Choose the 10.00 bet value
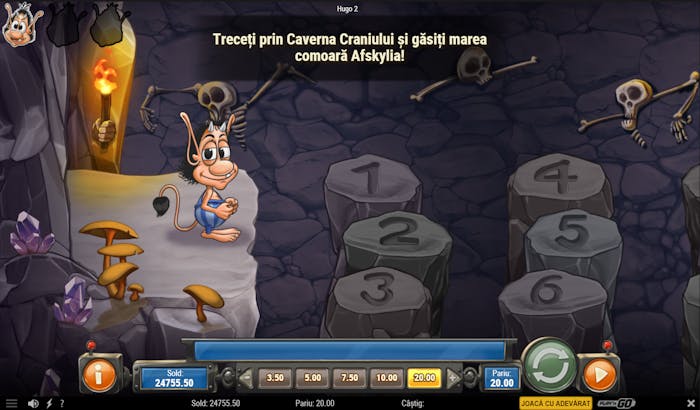 (x=385, y=378)
